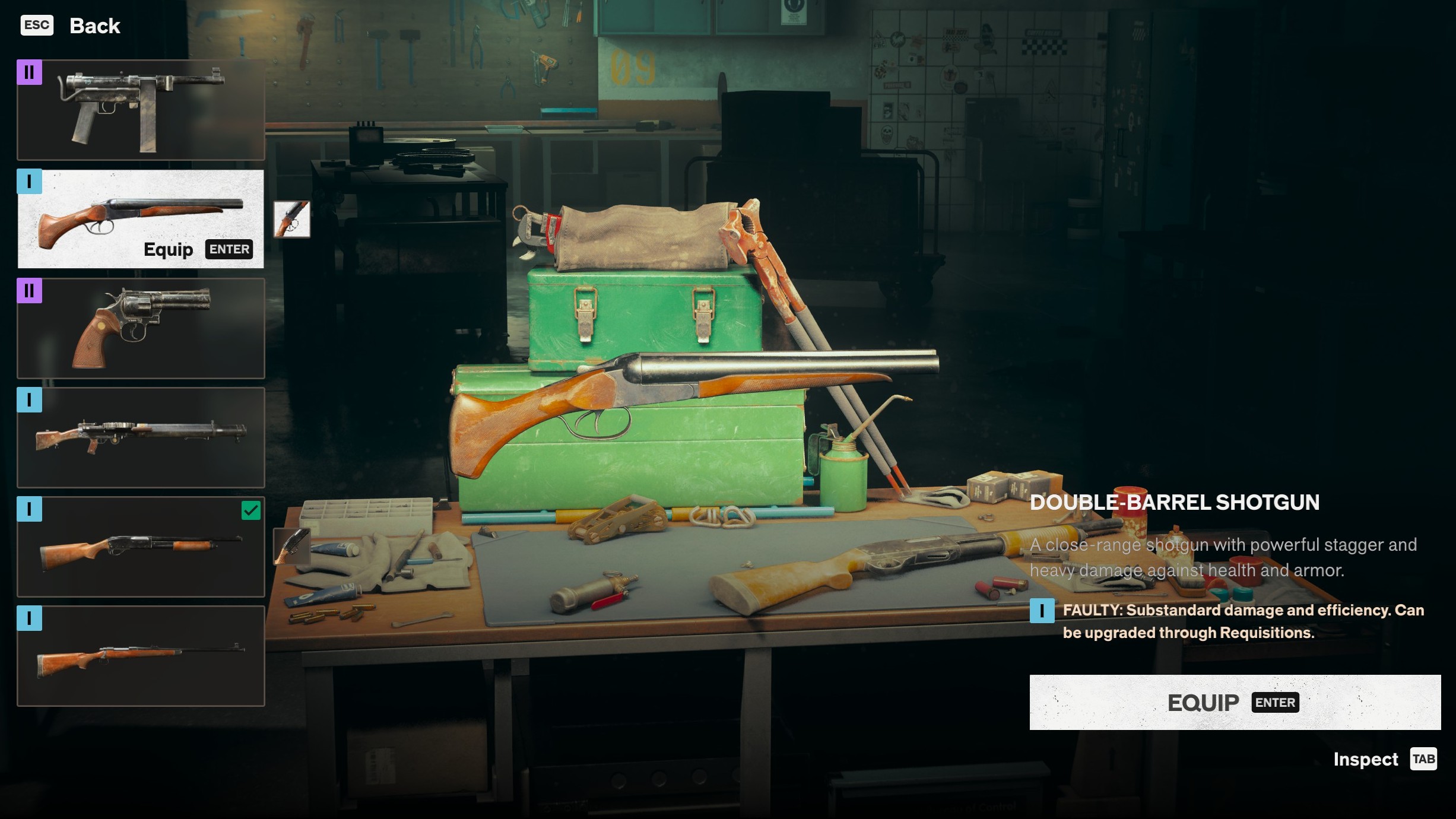1456x819 pixels.
Task: Click the green checkmark on the equipped shotgun
Action: coord(251,509)
